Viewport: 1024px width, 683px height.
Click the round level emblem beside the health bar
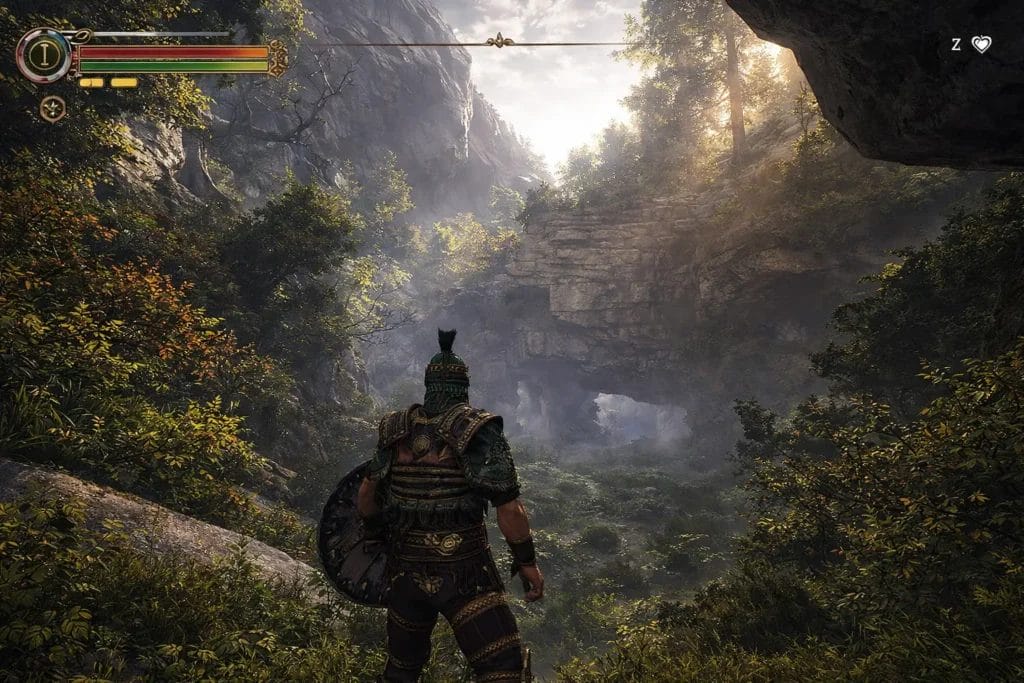(x=43, y=55)
